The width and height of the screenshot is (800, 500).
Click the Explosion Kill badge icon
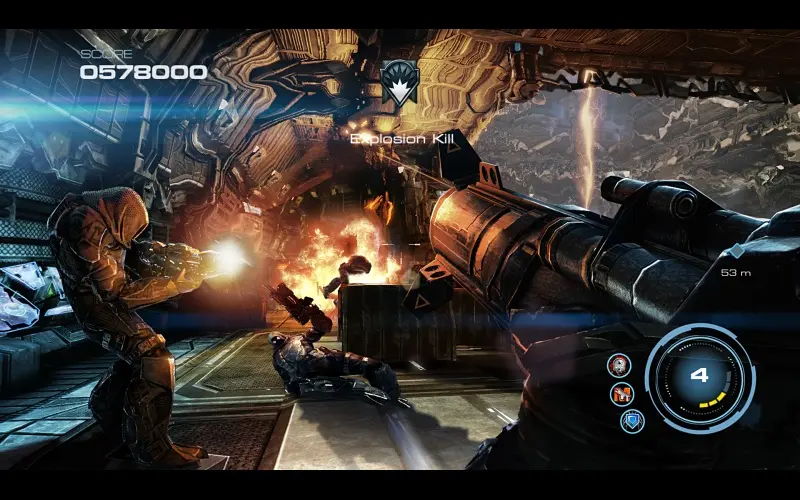click(x=400, y=82)
